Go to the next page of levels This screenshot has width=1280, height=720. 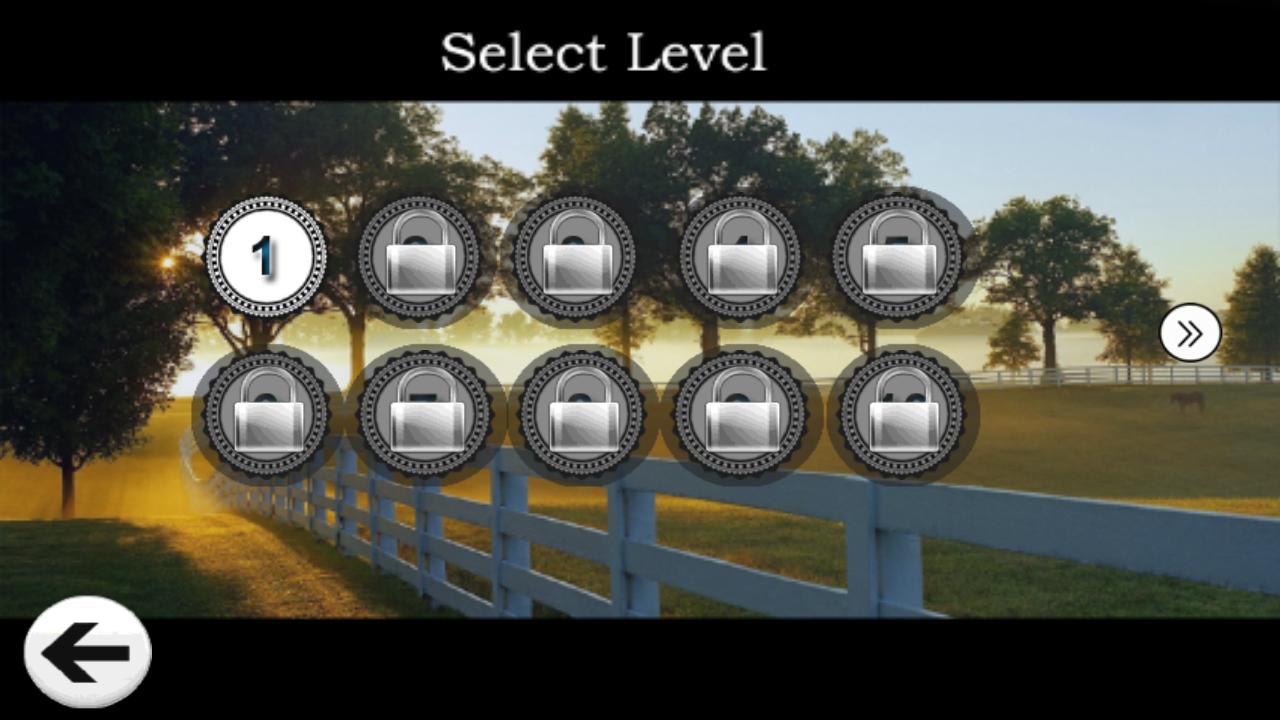click(x=1190, y=334)
